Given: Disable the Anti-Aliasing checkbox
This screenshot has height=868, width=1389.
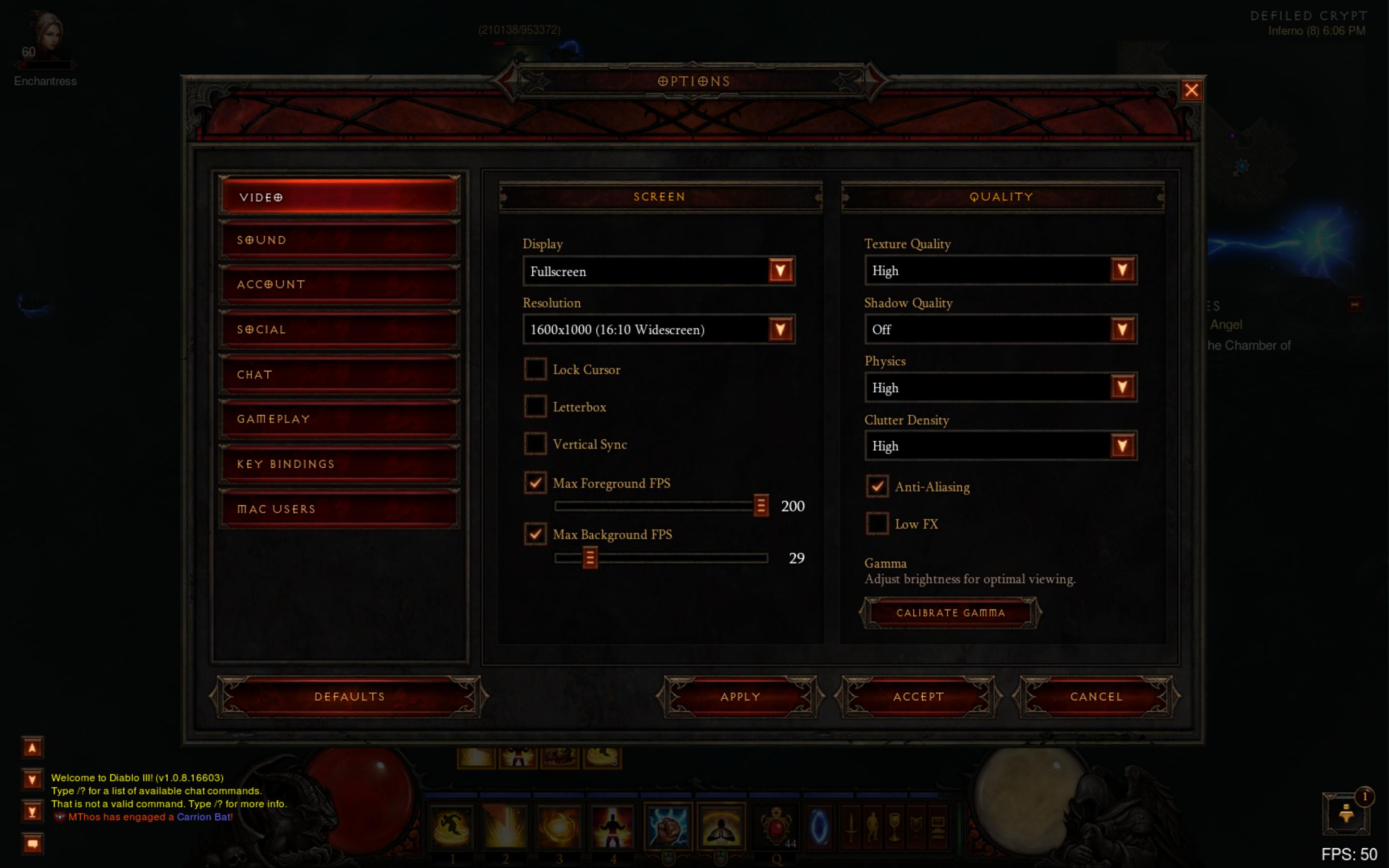Looking at the screenshot, I should click(x=877, y=486).
